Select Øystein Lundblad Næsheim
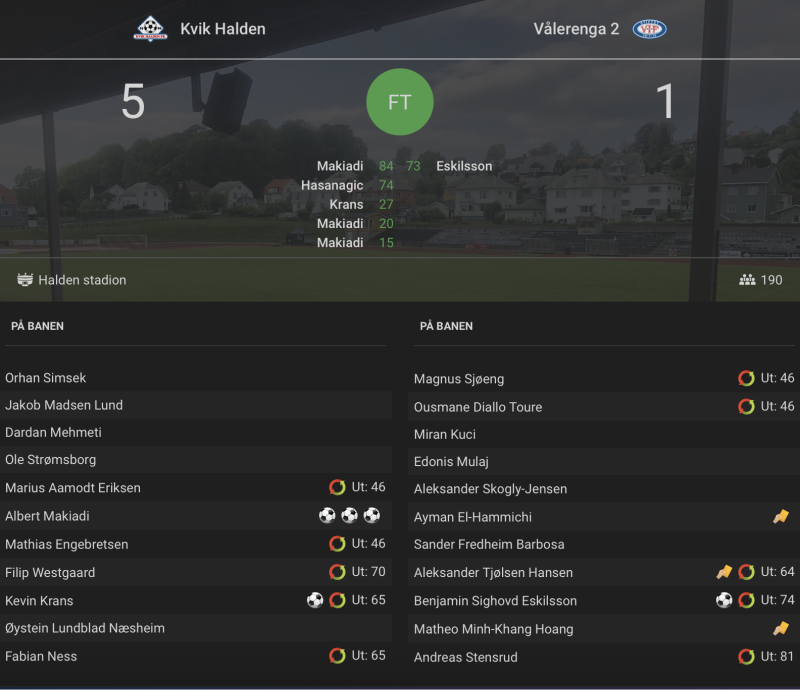 85,628
